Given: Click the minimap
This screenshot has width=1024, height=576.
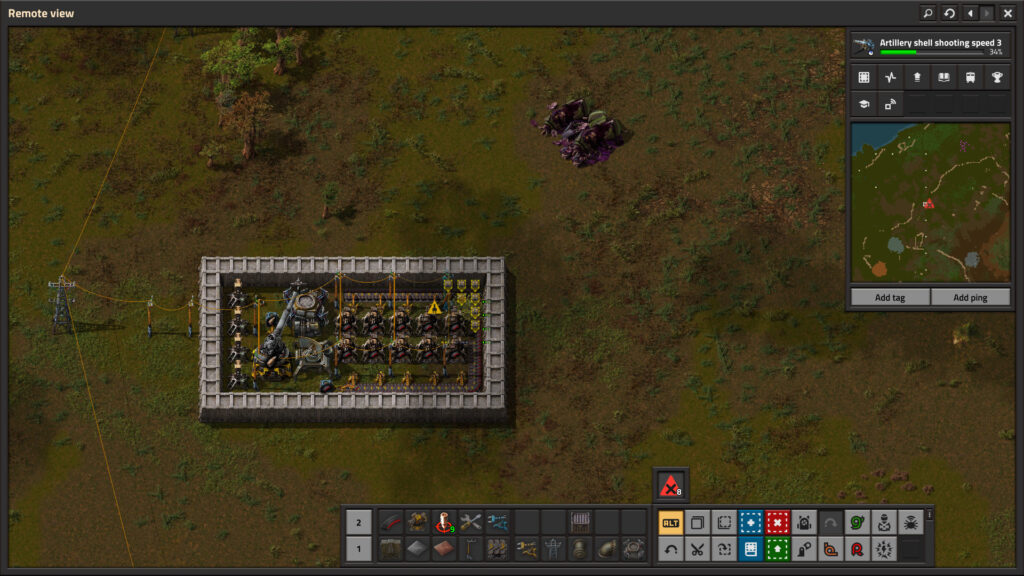Looking at the screenshot, I should (930, 203).
